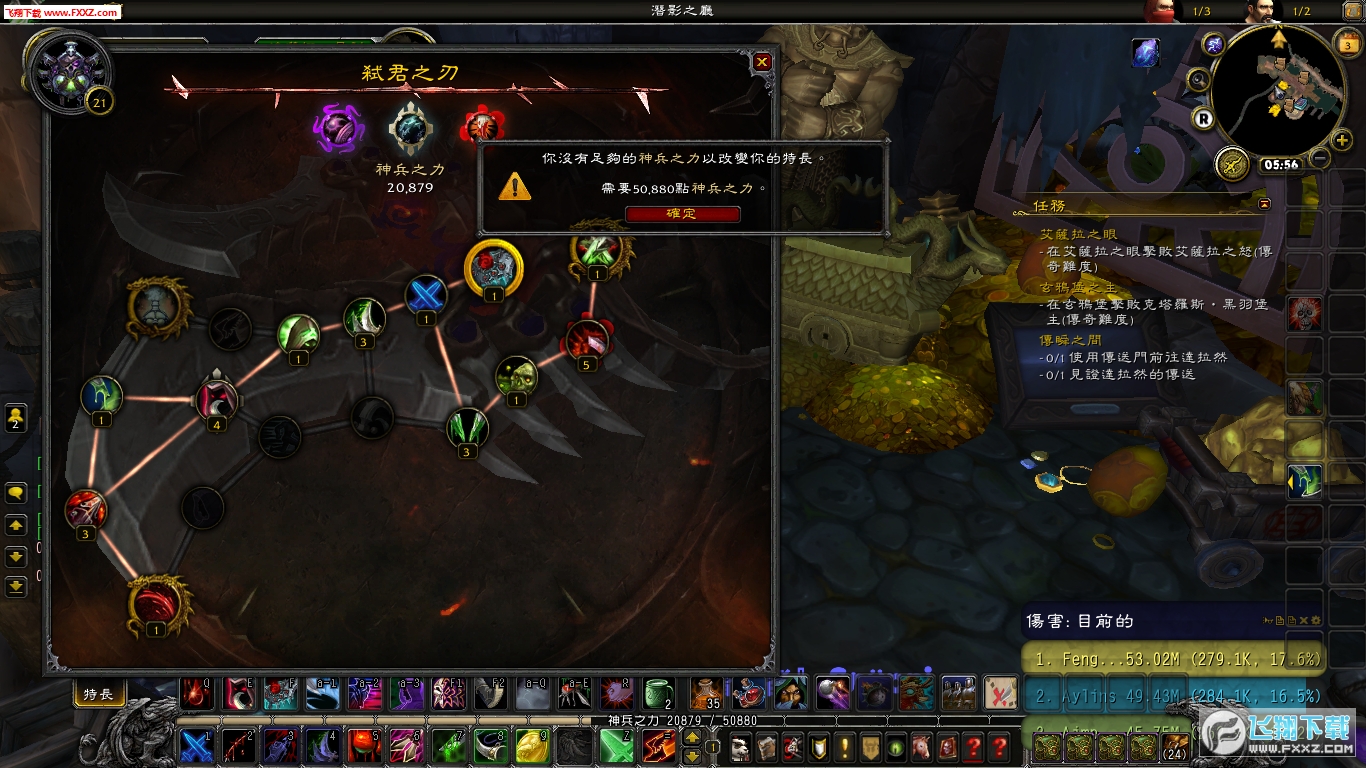This screenshot has width=1366, height=768.
Task: Zoom in the minimap with plus button
Action: [x=1342, y=140]
